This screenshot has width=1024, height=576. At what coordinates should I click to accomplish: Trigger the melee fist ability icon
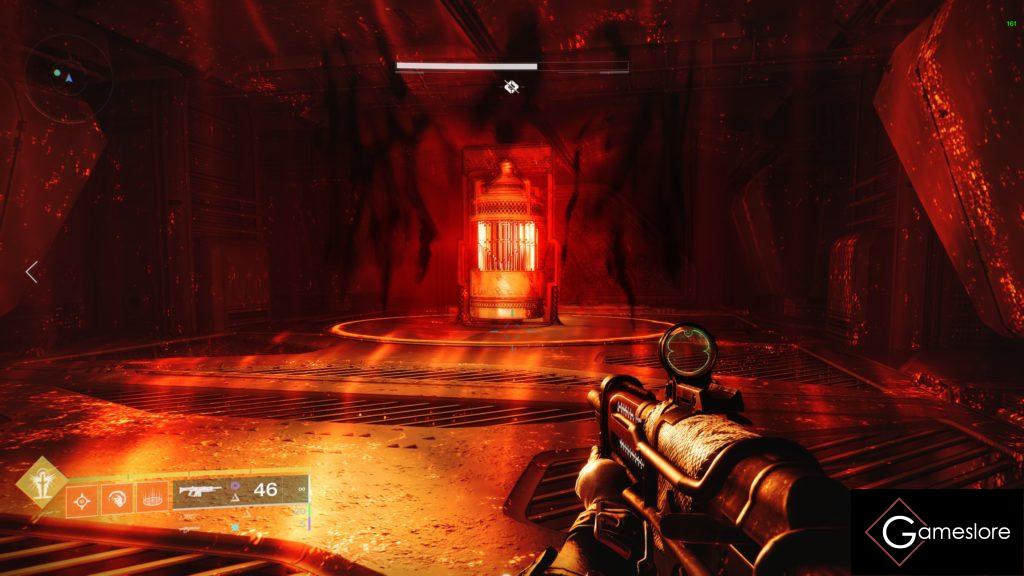pos(115,498)
